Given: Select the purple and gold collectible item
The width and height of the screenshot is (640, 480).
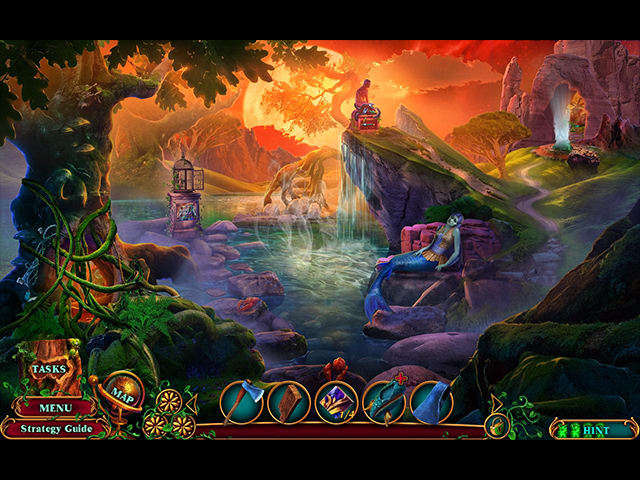Looking at the screenshot, I should click(336, 402).
